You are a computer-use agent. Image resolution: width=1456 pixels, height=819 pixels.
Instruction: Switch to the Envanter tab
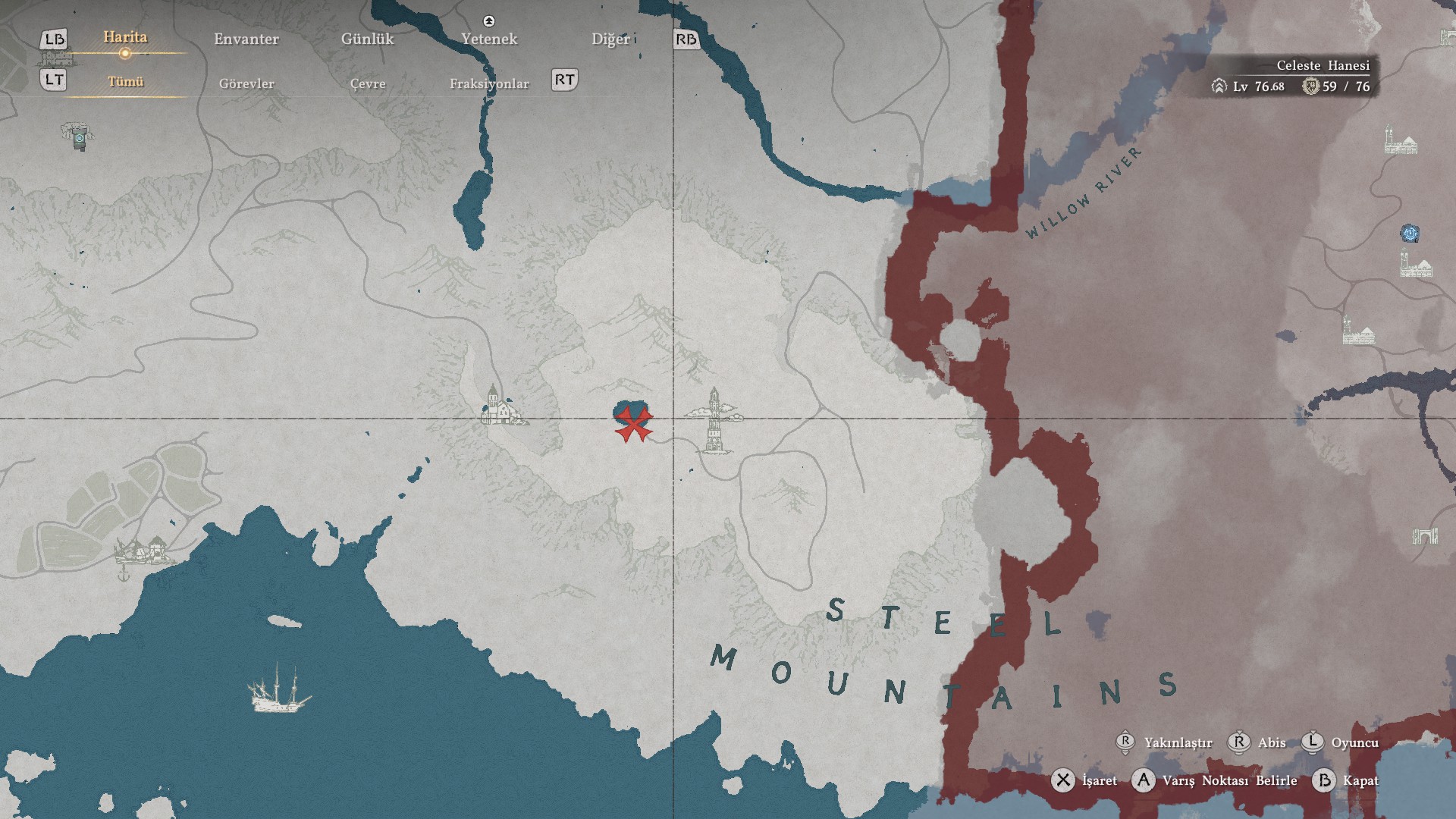tap(246, 39)
